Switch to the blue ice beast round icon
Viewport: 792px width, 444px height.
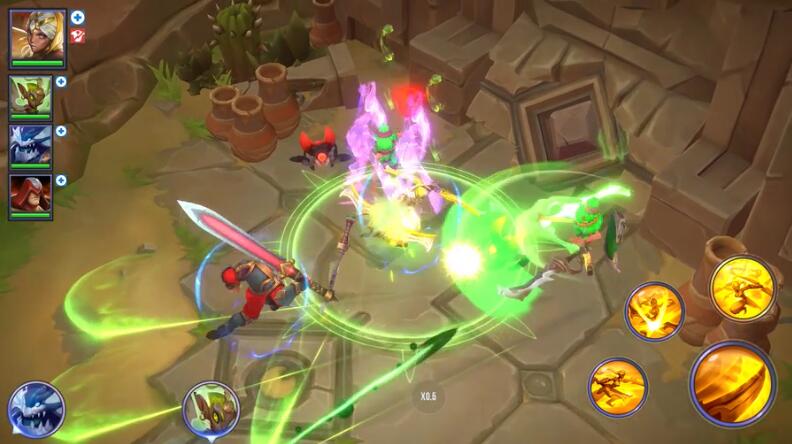(36, 410)
